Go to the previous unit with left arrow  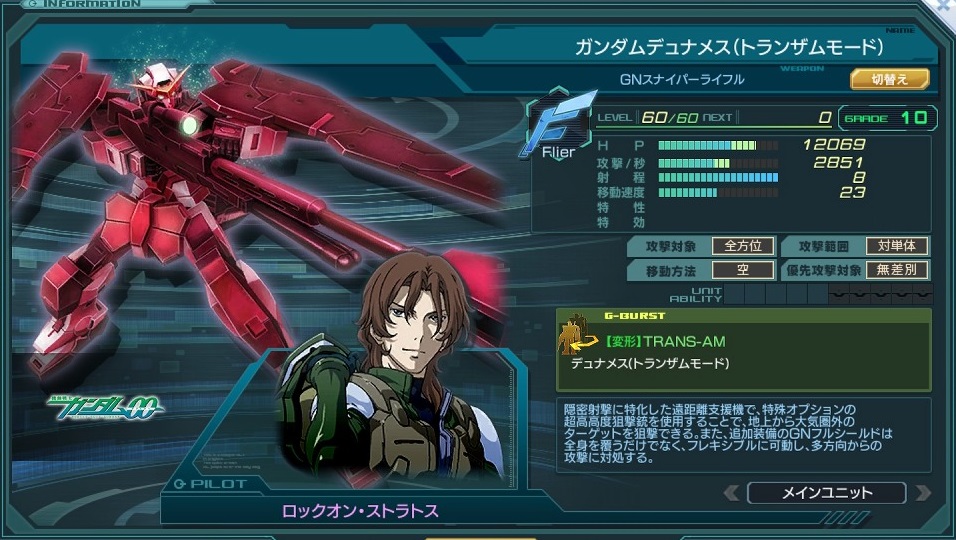732,493
